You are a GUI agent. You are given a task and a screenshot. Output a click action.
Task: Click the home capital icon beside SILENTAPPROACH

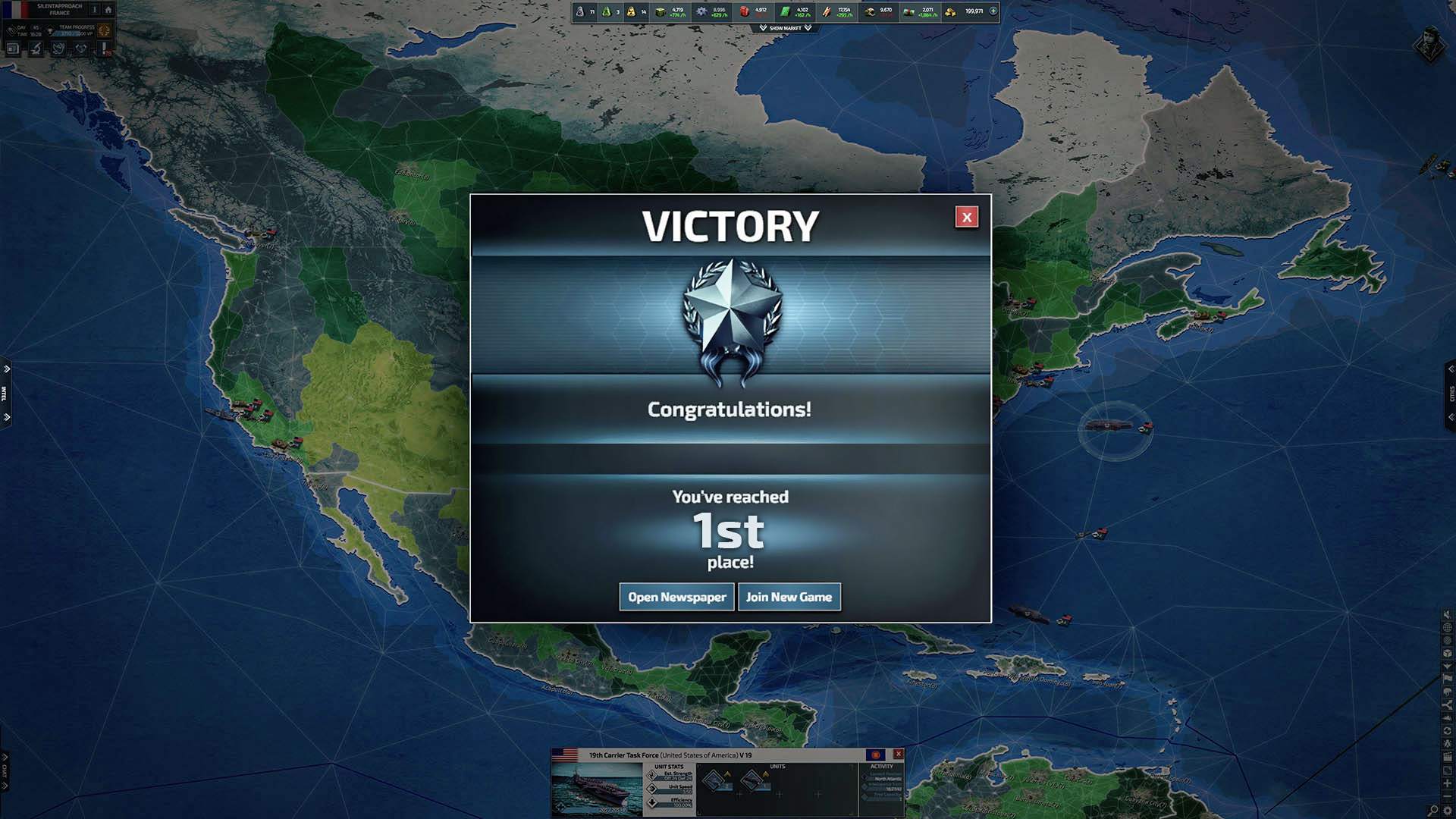pyautogui.click(x=108, y=10)
